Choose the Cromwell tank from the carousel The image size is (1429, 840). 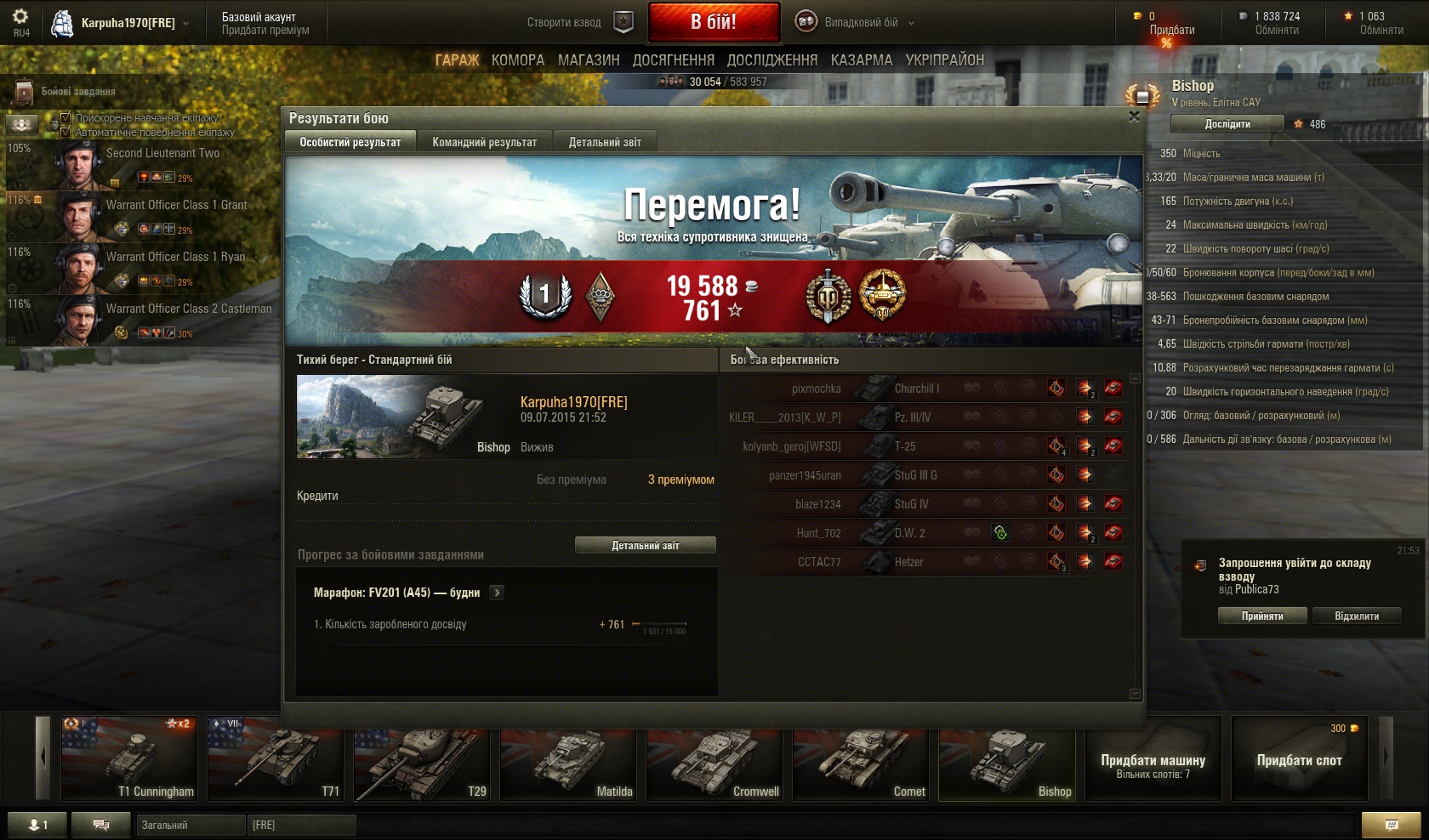coord(714,759)
